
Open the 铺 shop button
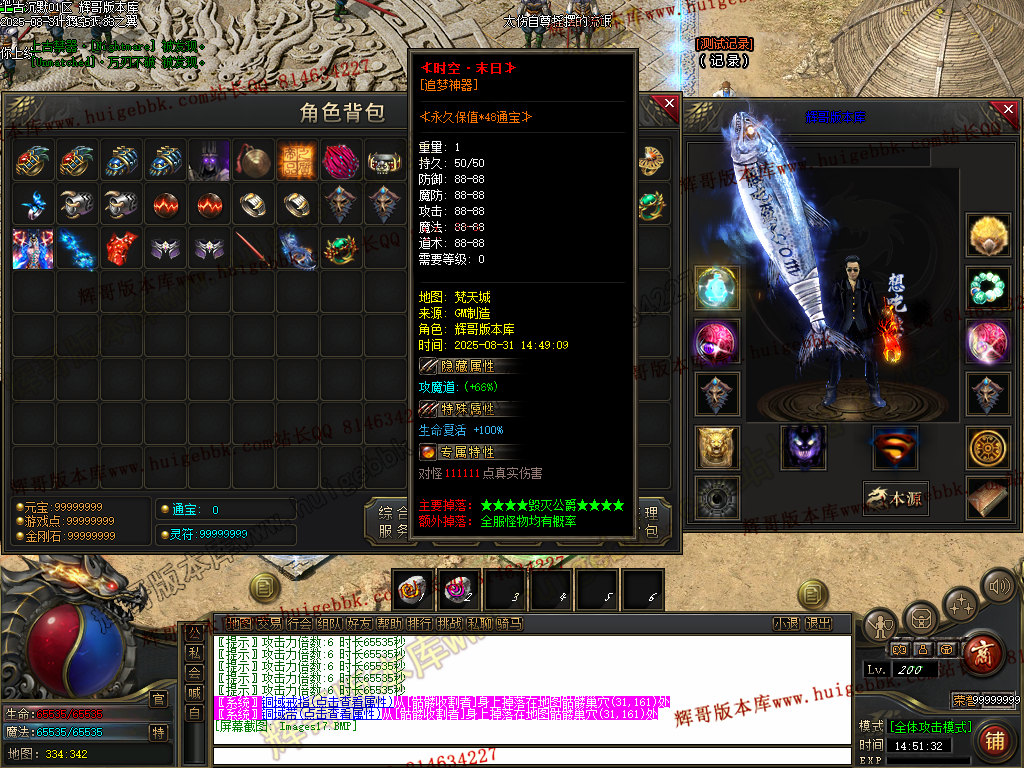(x=993, y=741)
